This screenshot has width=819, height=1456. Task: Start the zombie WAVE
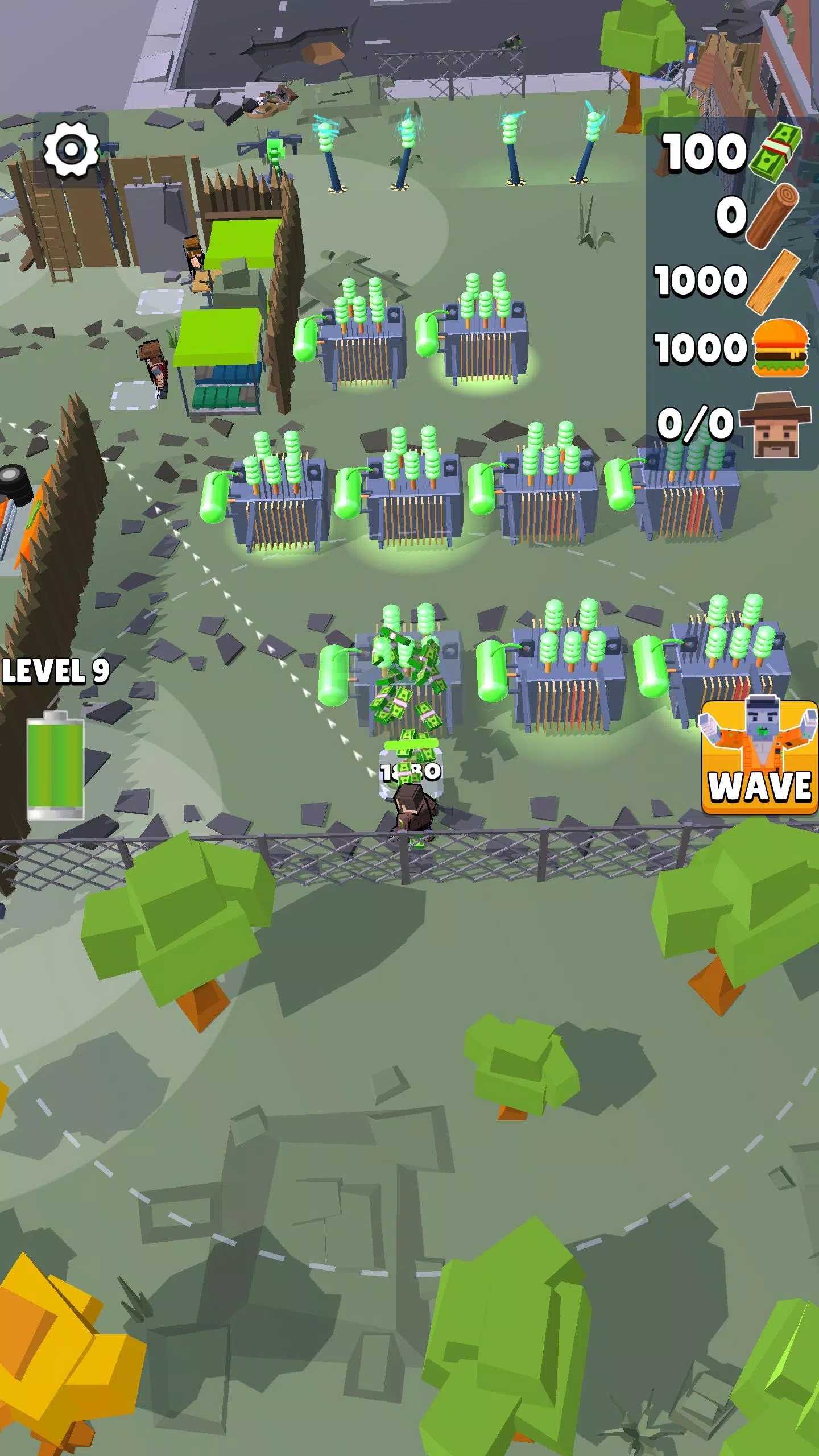[x=759, y=758]
